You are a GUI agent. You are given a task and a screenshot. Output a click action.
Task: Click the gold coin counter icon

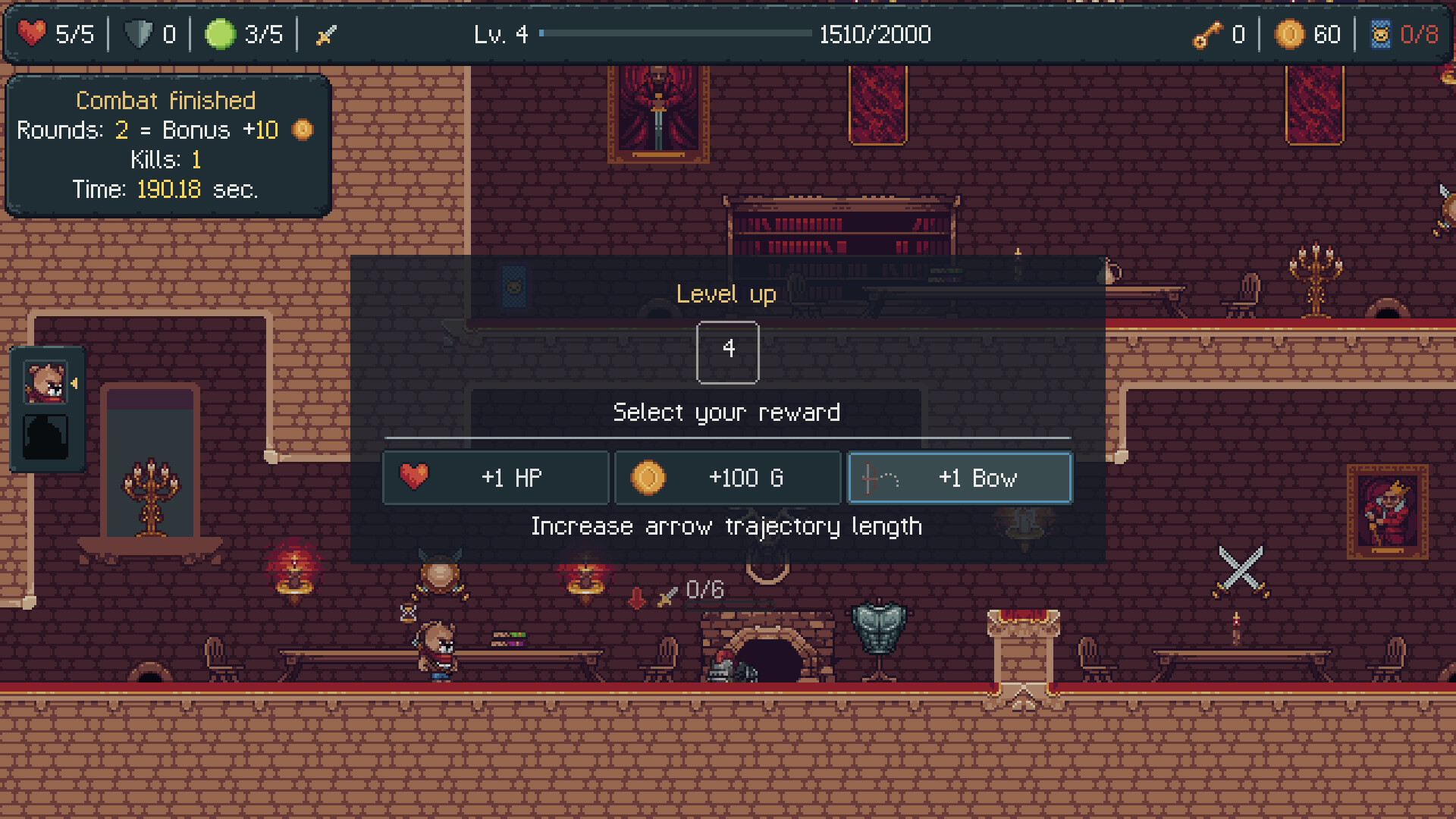point(1289,33)
